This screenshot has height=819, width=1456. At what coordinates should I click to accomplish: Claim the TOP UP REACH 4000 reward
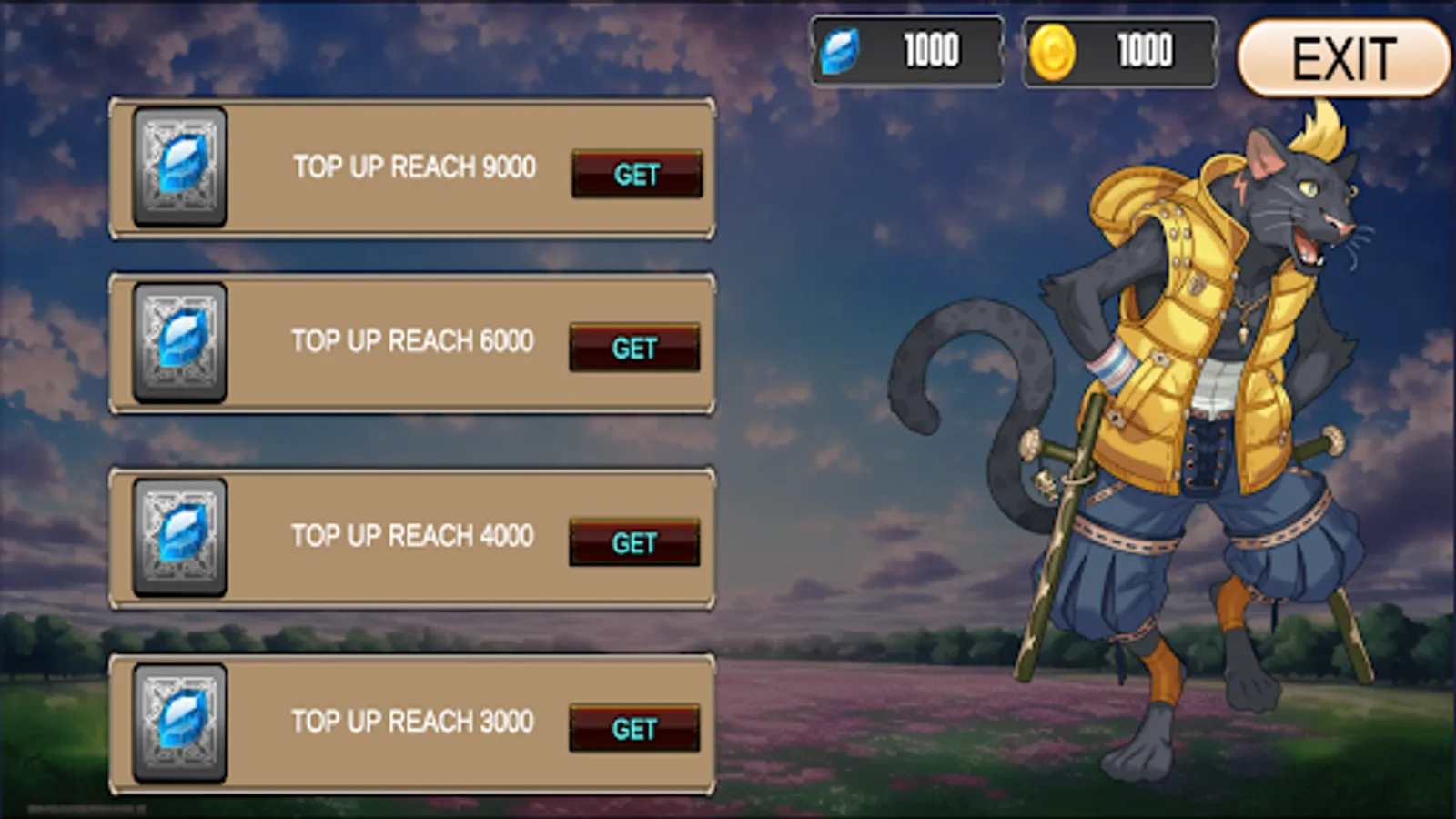636,543
